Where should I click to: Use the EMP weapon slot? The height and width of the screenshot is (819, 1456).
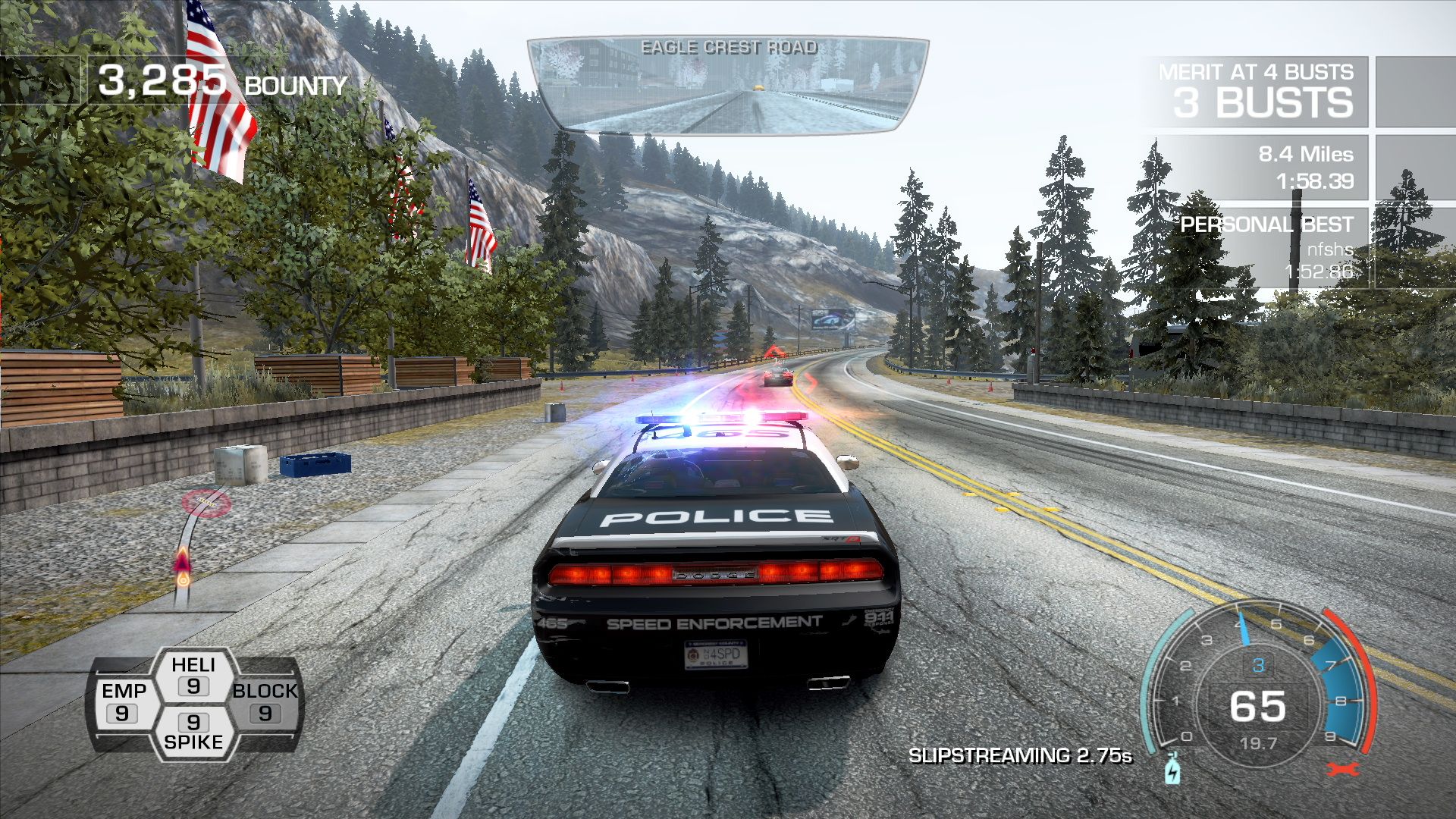pos(124,702)
